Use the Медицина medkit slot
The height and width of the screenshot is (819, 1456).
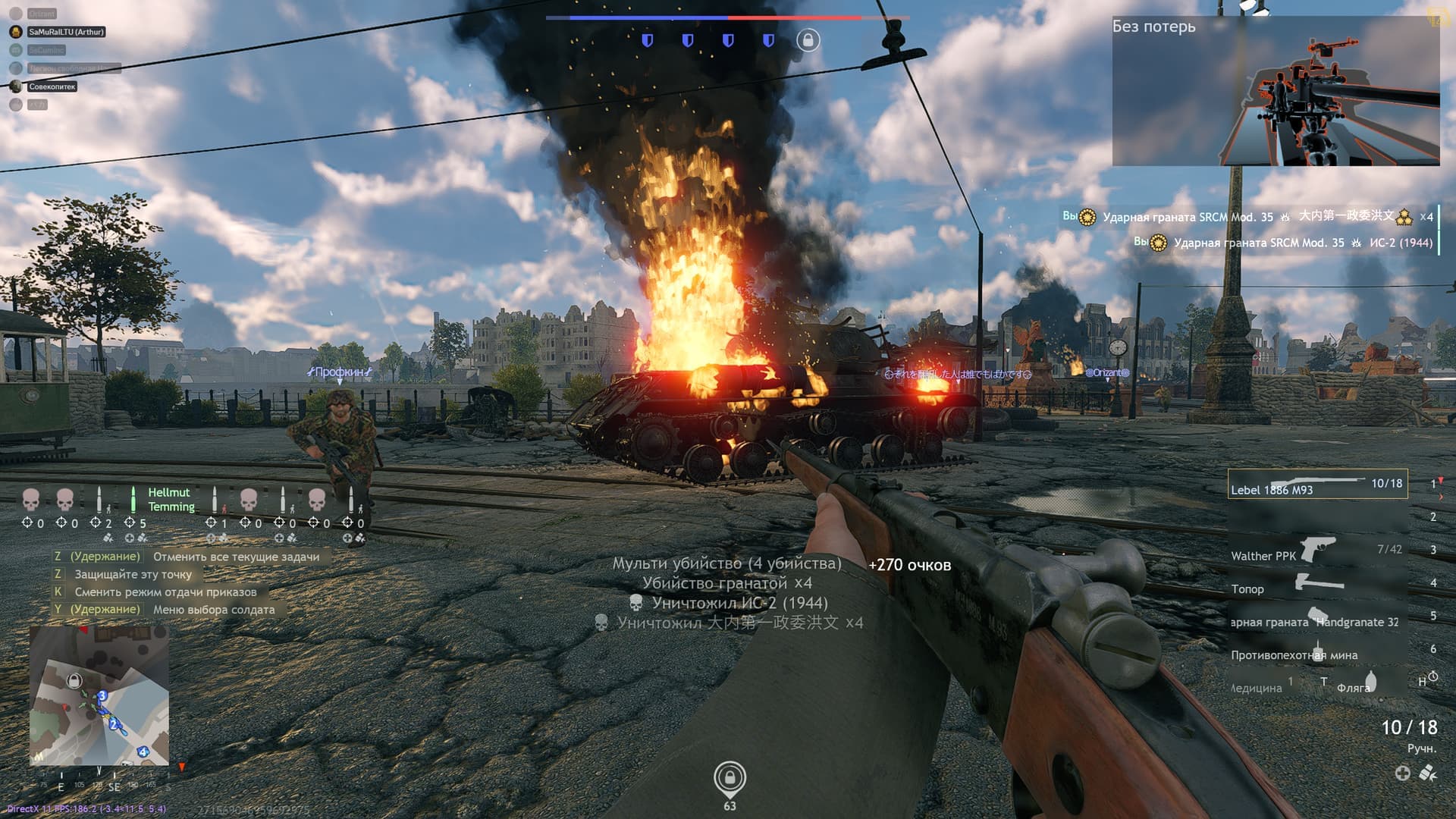1260,686
